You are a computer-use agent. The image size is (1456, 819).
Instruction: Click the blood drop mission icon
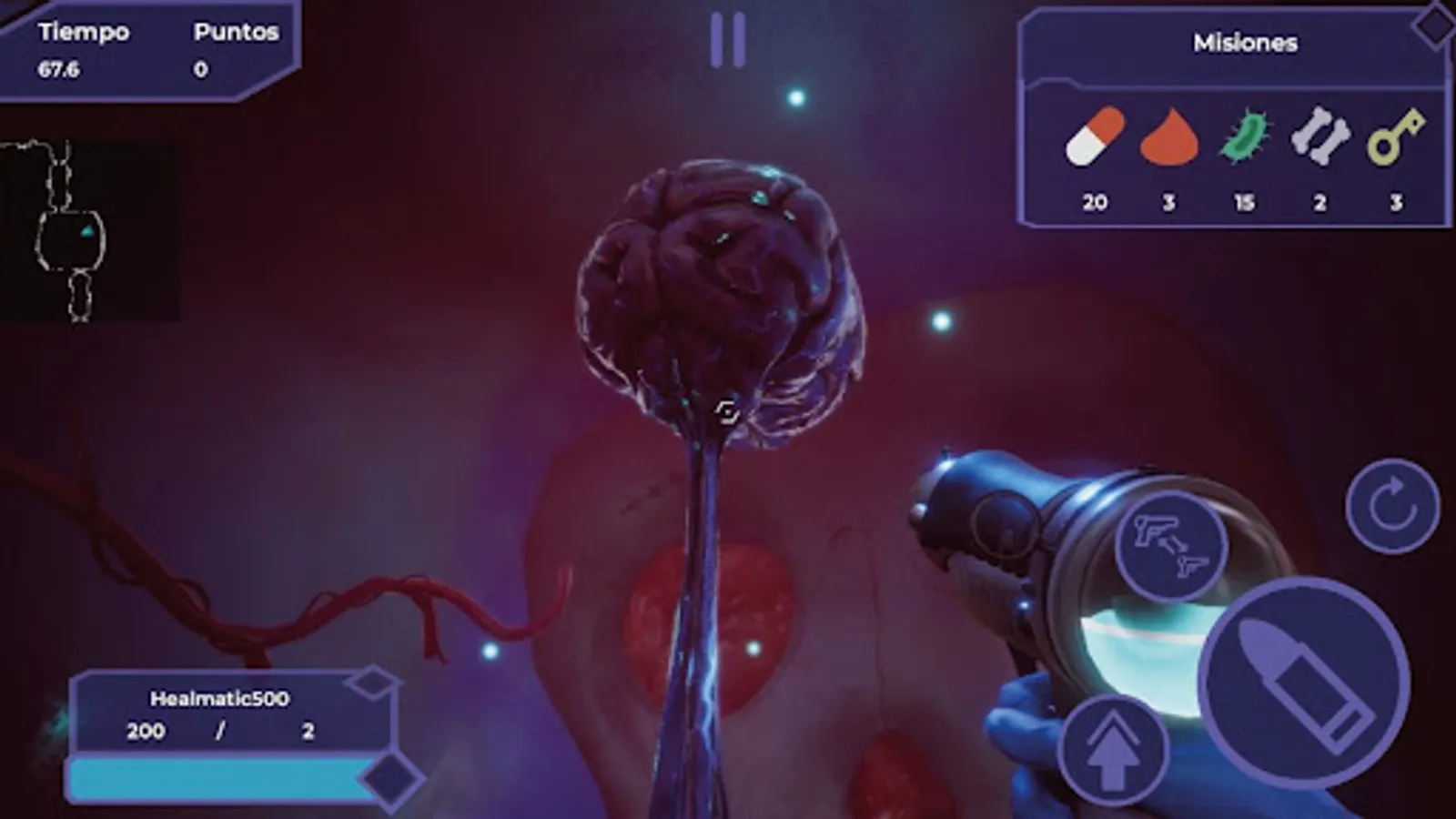(1168, 138)
